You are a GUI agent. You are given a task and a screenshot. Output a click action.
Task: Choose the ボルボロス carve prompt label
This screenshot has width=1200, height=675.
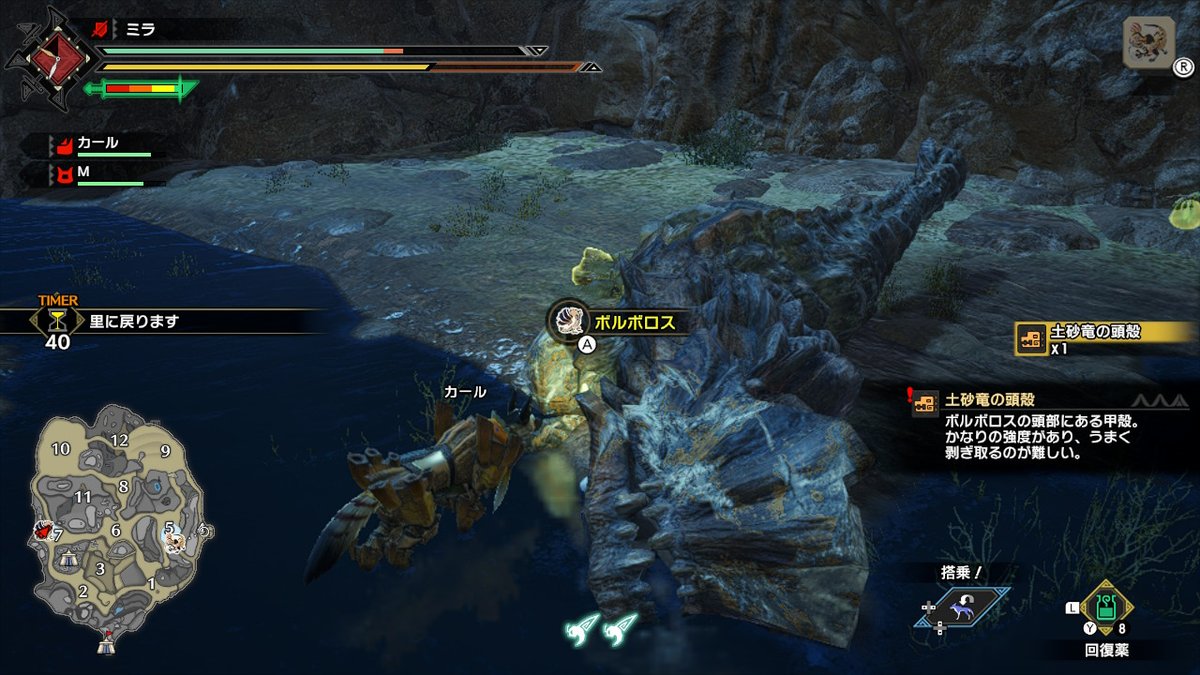point(634,322)
